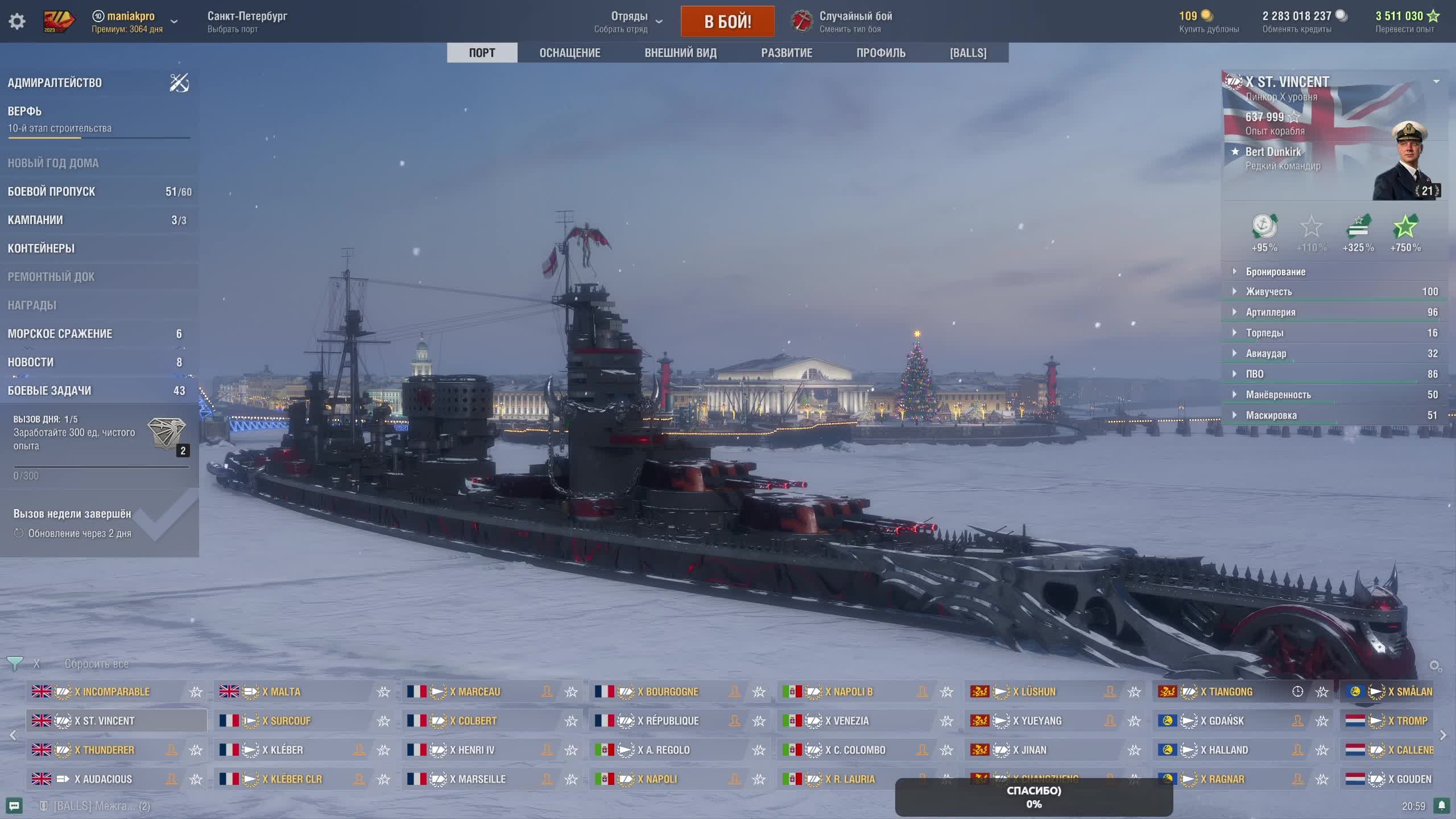The image size is (1456, 819).
Task: Open КОНТЕЙНЕРЫ in the side menu
Action: click(41, 249)
